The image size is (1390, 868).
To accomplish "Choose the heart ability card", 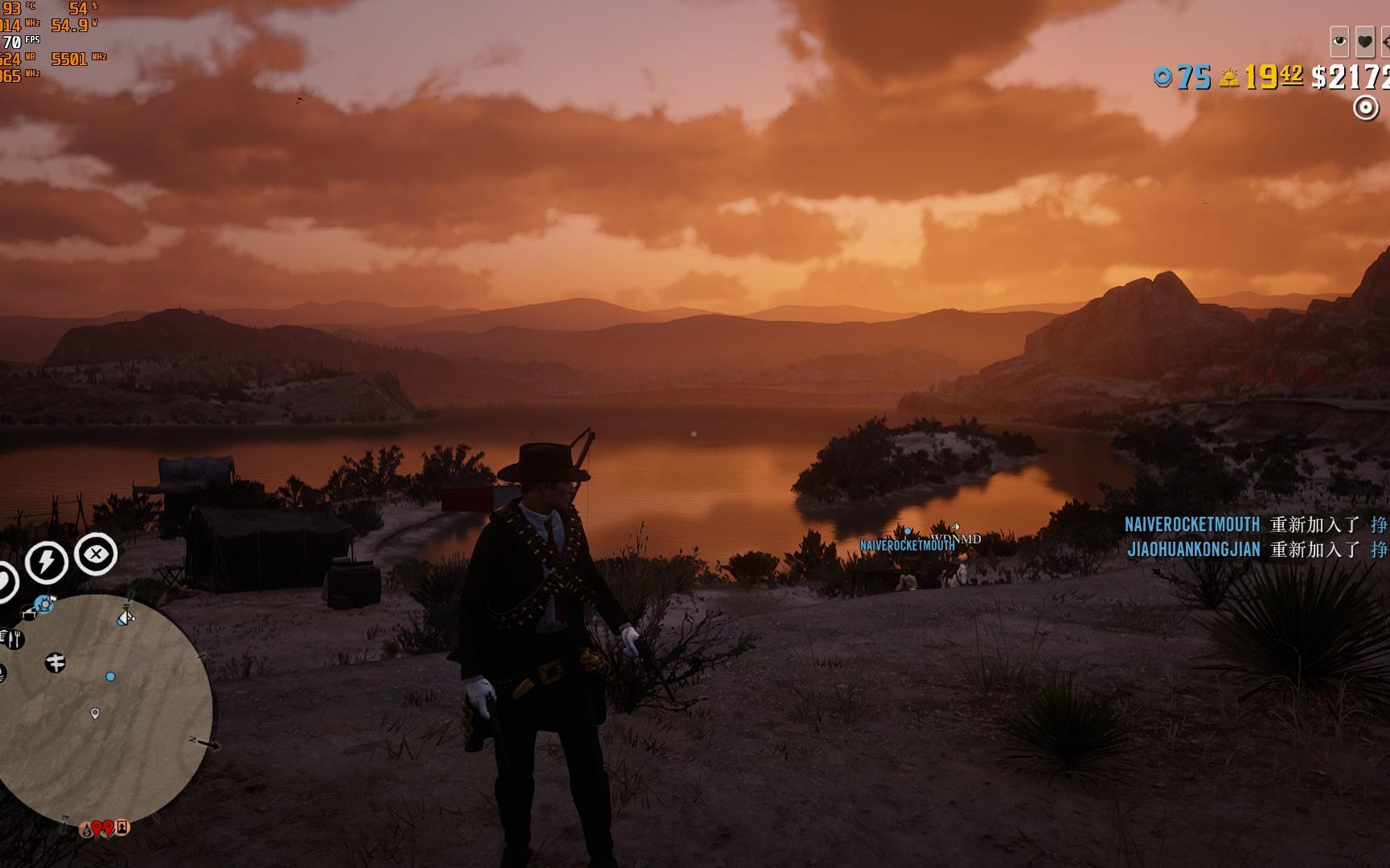I will pos(1365,40).
